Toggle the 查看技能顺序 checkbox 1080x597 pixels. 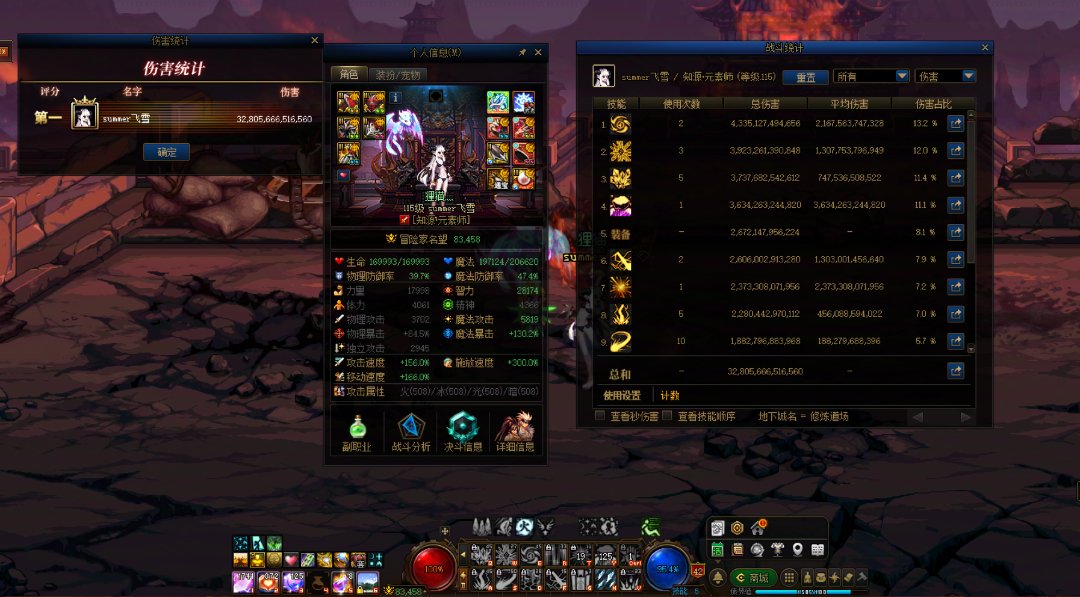[667, 416]
